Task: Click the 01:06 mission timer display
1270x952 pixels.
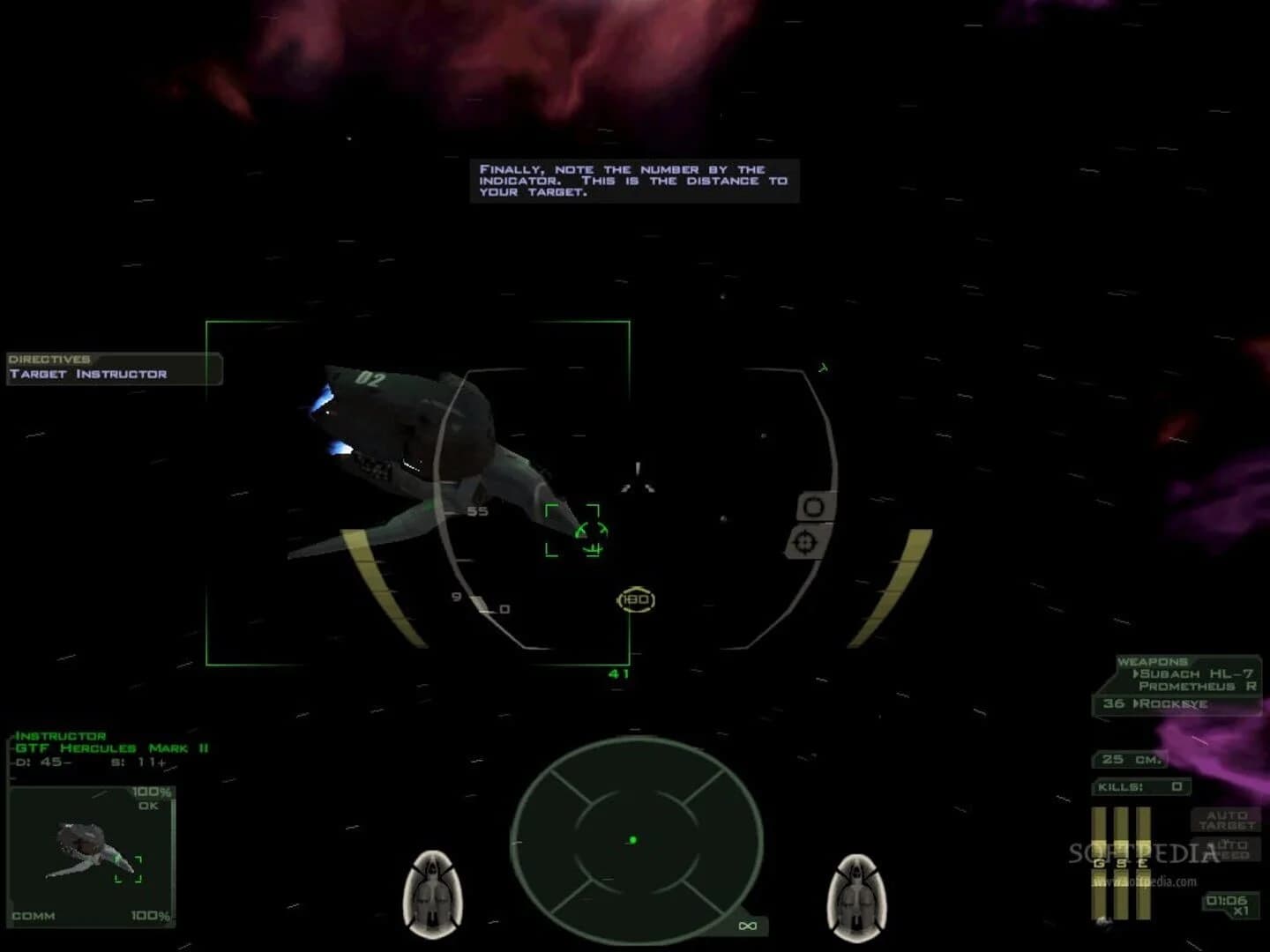Action: 1227,902
